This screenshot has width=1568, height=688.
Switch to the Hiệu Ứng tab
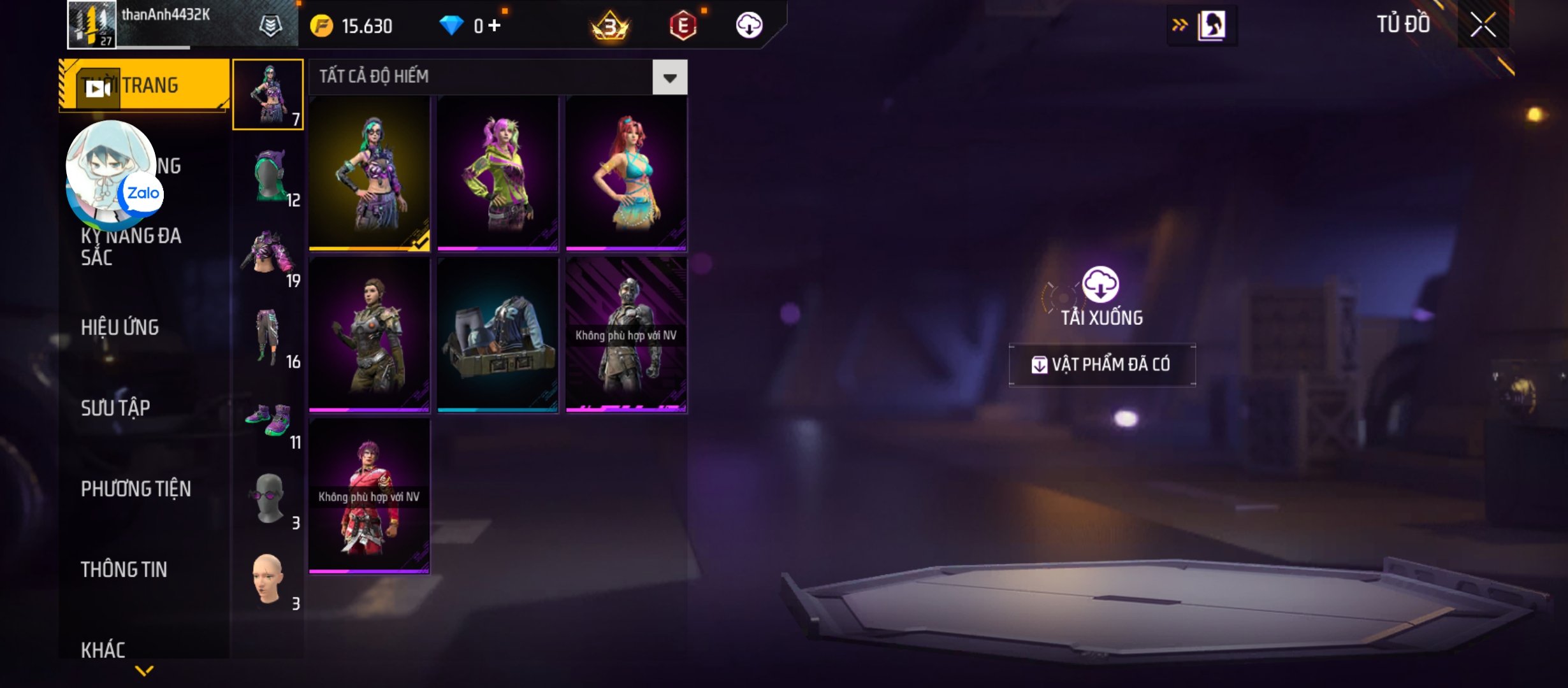point(120,327)
